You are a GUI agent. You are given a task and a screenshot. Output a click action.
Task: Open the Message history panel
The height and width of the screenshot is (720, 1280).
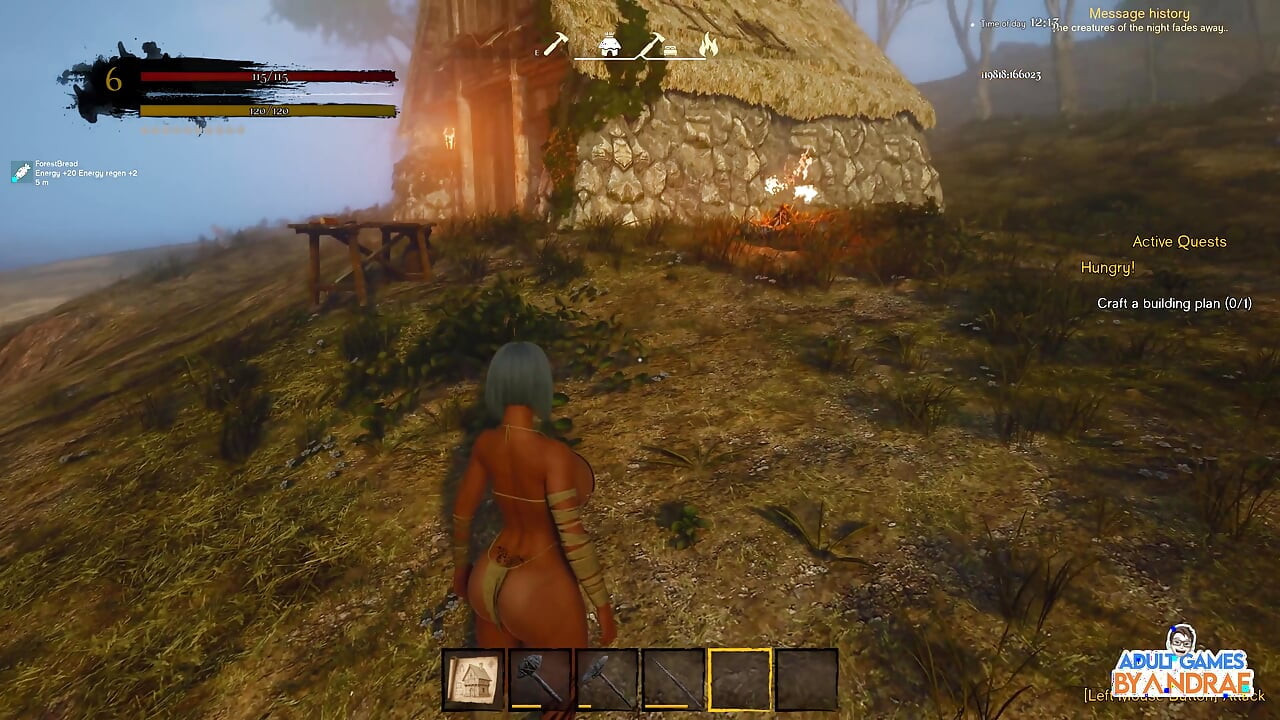click(x=1139, y=14)
